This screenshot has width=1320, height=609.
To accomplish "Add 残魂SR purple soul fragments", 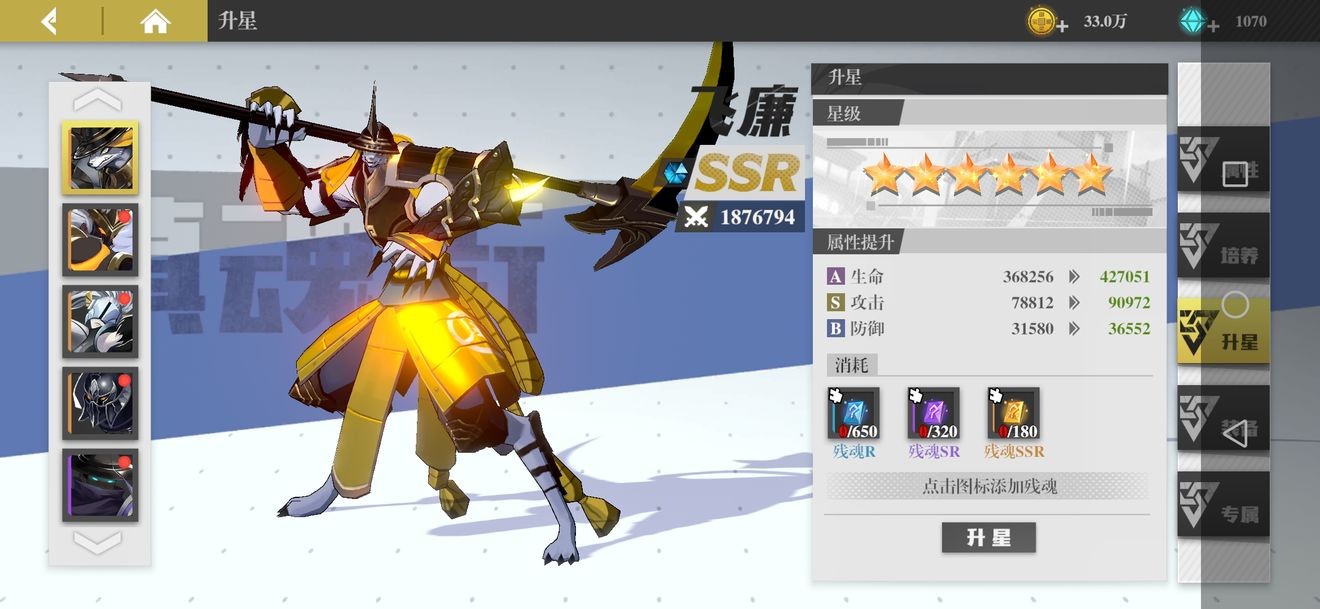I will (933, 414).
